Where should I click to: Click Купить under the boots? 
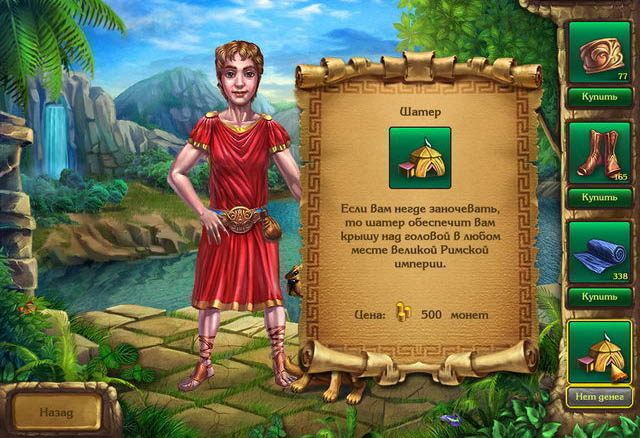click(x=598, y=198)
